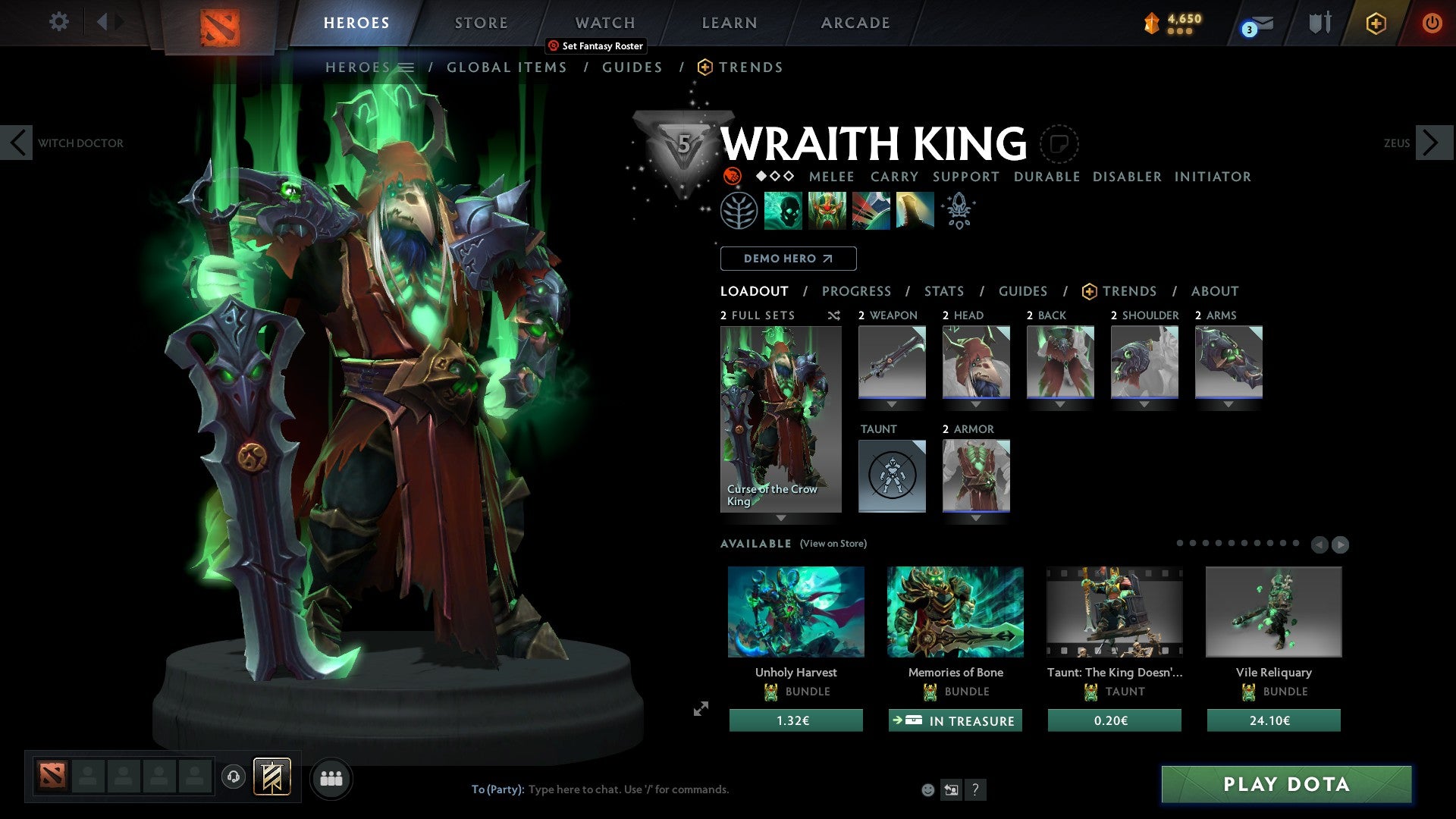This screenshot has width=1456, height=819.
Task: Click the friends list icon bottom left
Action: click(x=331, y=777)
